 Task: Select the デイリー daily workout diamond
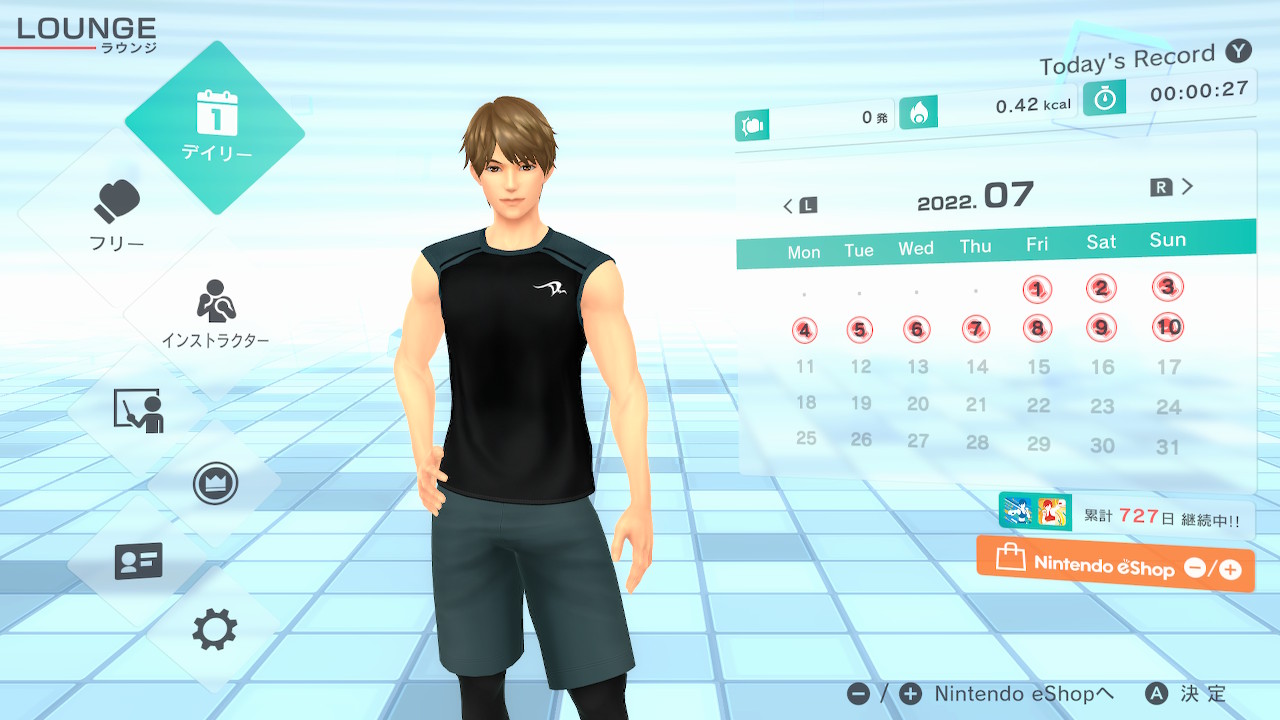[215, 127]
